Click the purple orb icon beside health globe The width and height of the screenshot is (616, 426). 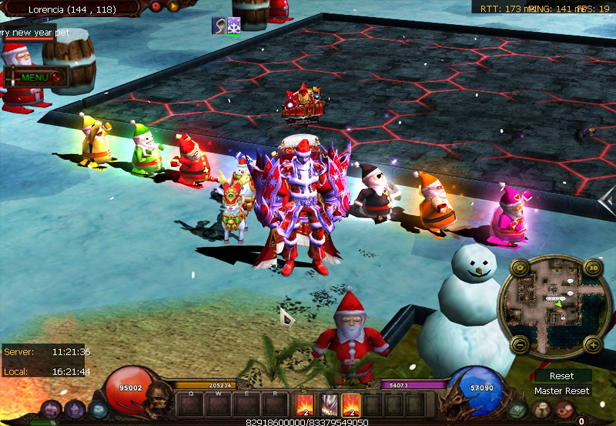(x=74, y=409)
